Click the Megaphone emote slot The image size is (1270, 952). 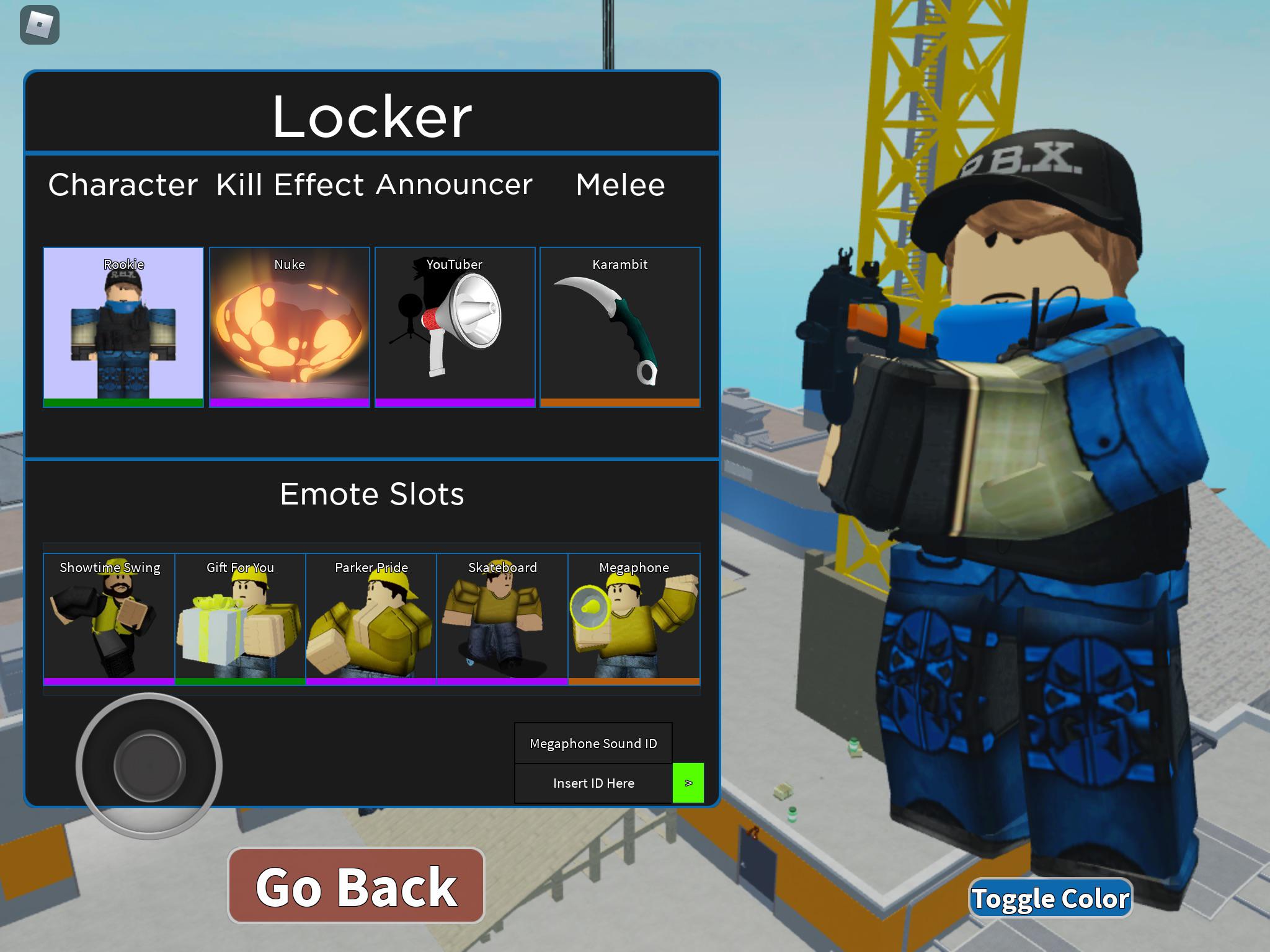pos(634,619)
